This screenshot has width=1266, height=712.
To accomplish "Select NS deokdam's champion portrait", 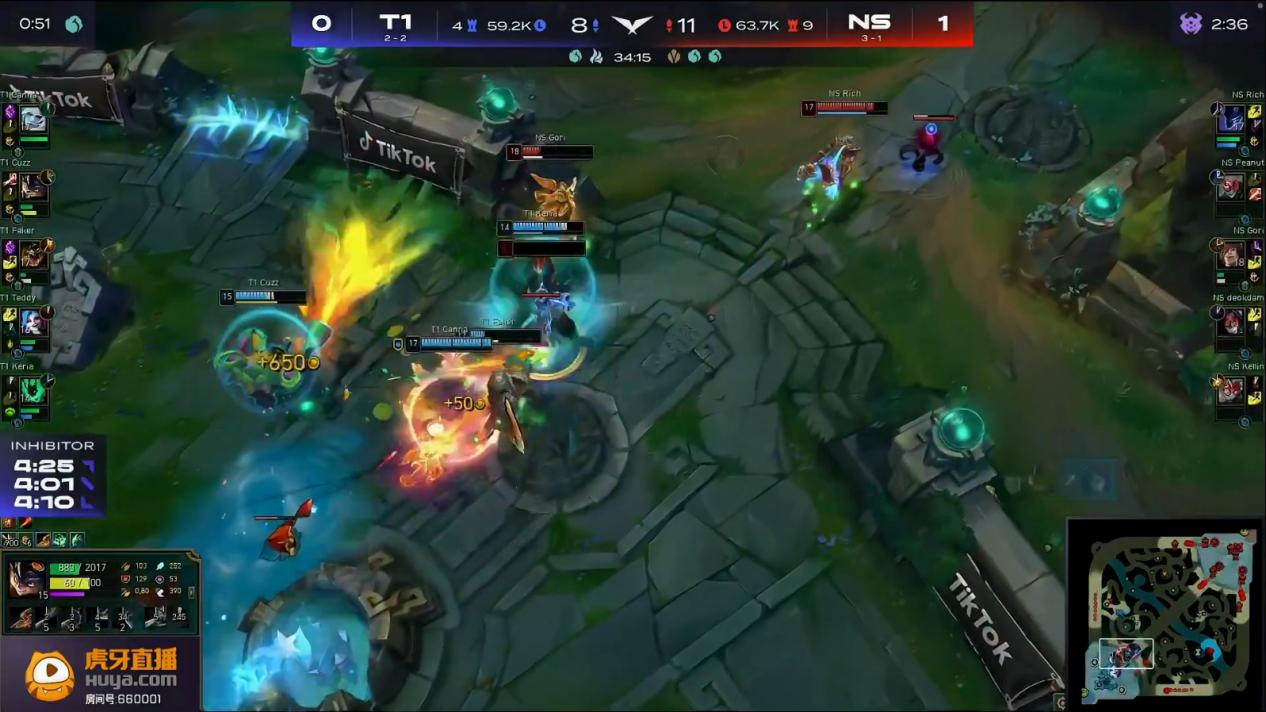I will point(1230,322).
